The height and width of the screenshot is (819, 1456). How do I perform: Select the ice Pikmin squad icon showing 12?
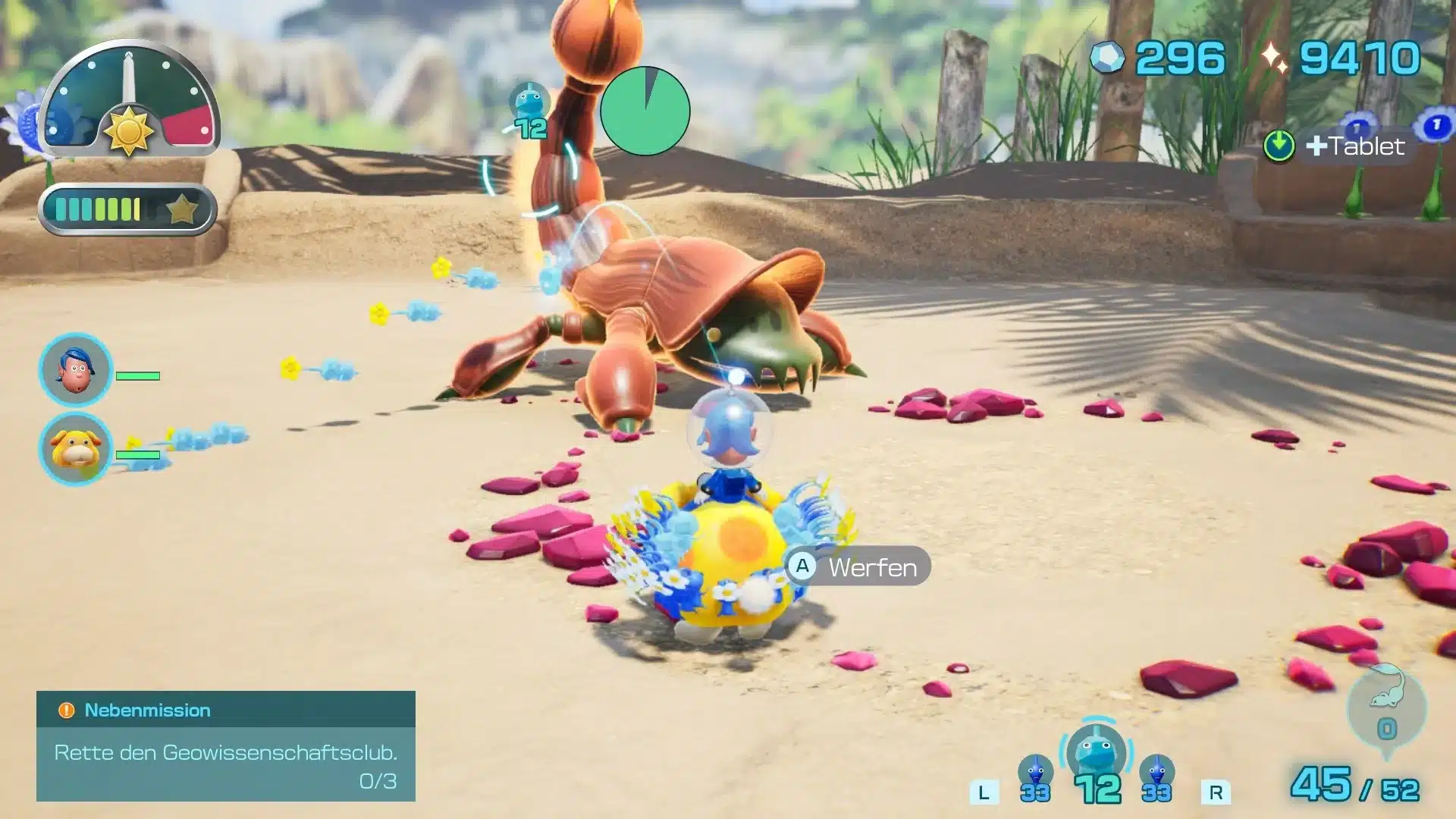pyautogui.click(x=1096, y=762)
